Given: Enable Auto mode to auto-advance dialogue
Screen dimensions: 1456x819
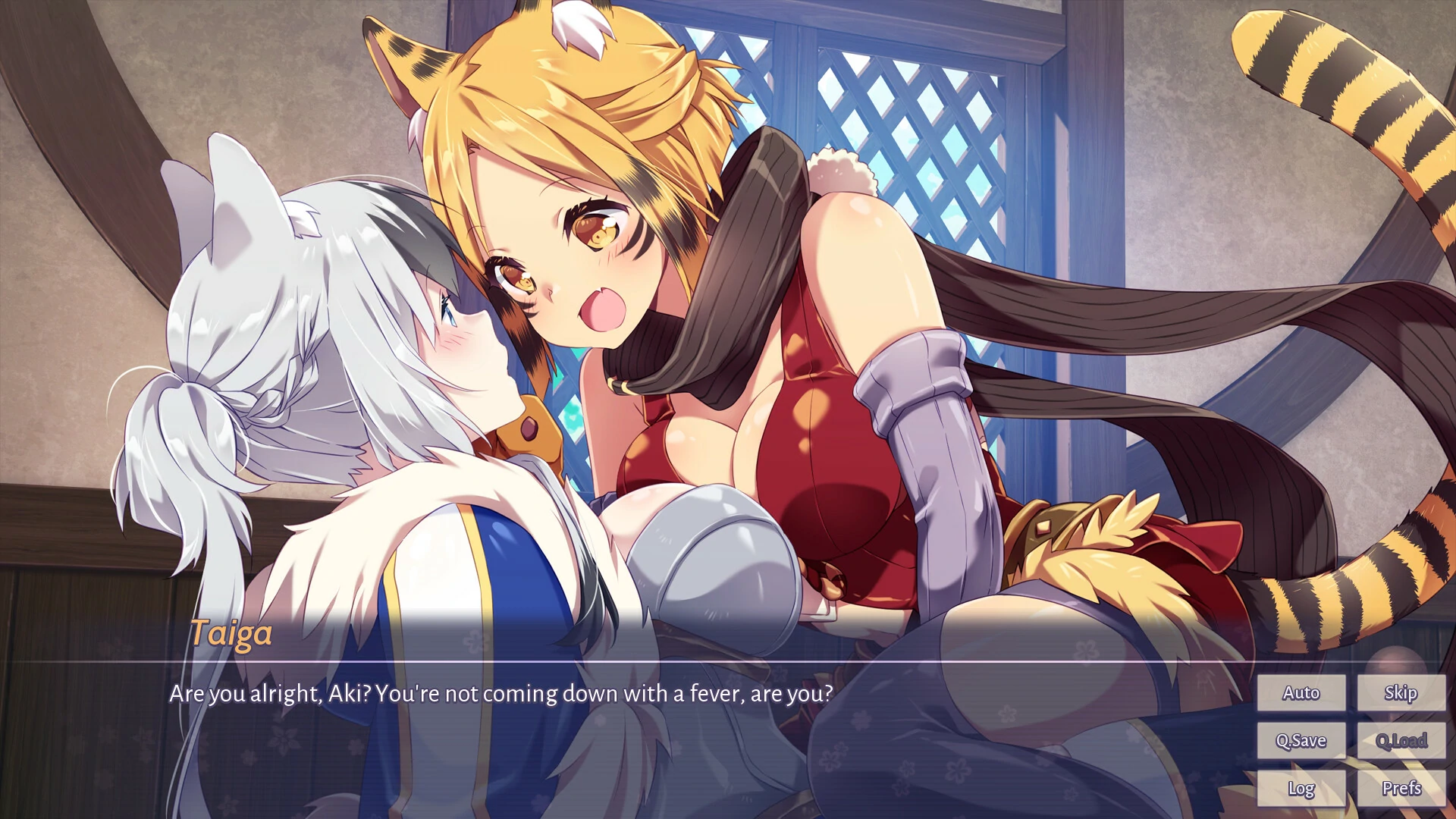Looking at the screenshot, I should coord(1301,692).
